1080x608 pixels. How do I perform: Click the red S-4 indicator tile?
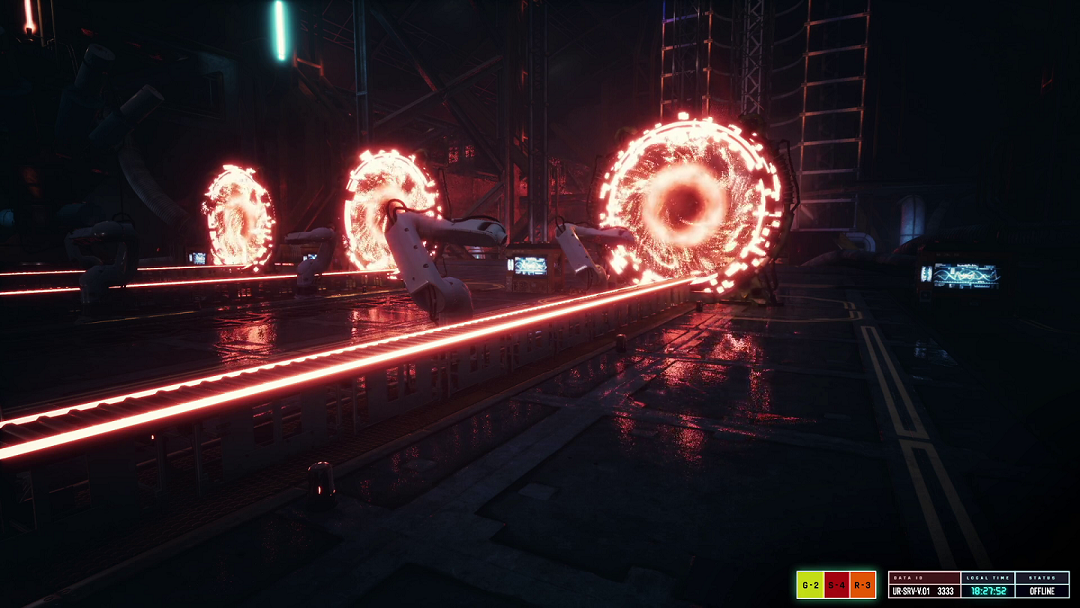click(x=837, y=585)
